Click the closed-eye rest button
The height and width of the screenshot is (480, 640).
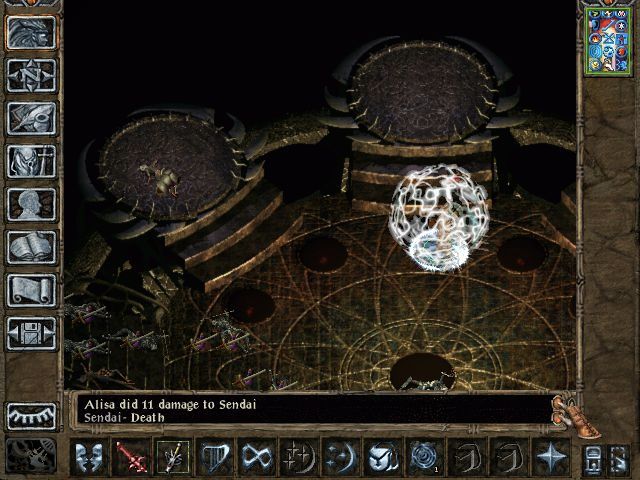tap(31, 415)
